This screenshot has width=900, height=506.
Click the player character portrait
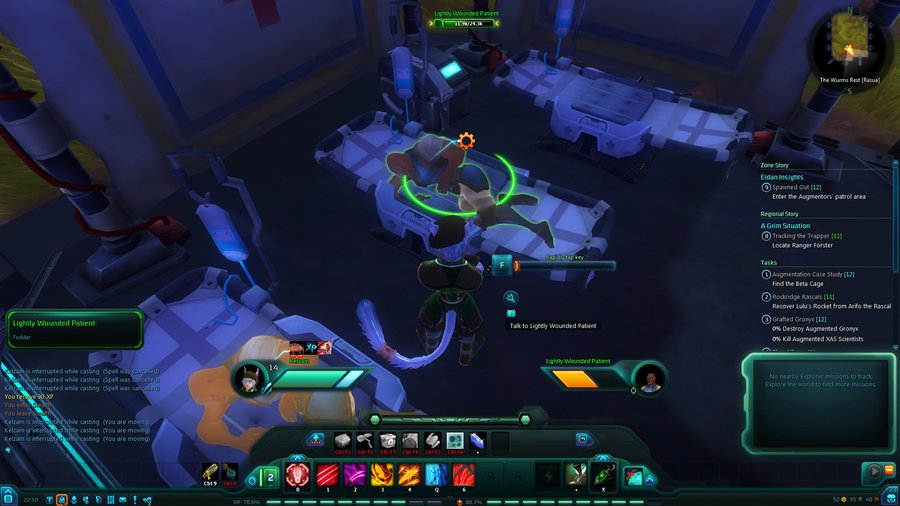point(247,379)
